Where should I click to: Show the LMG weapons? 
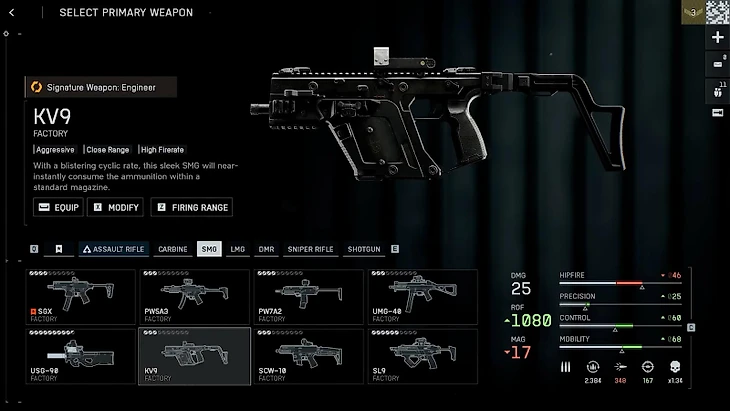pos(238,249)
